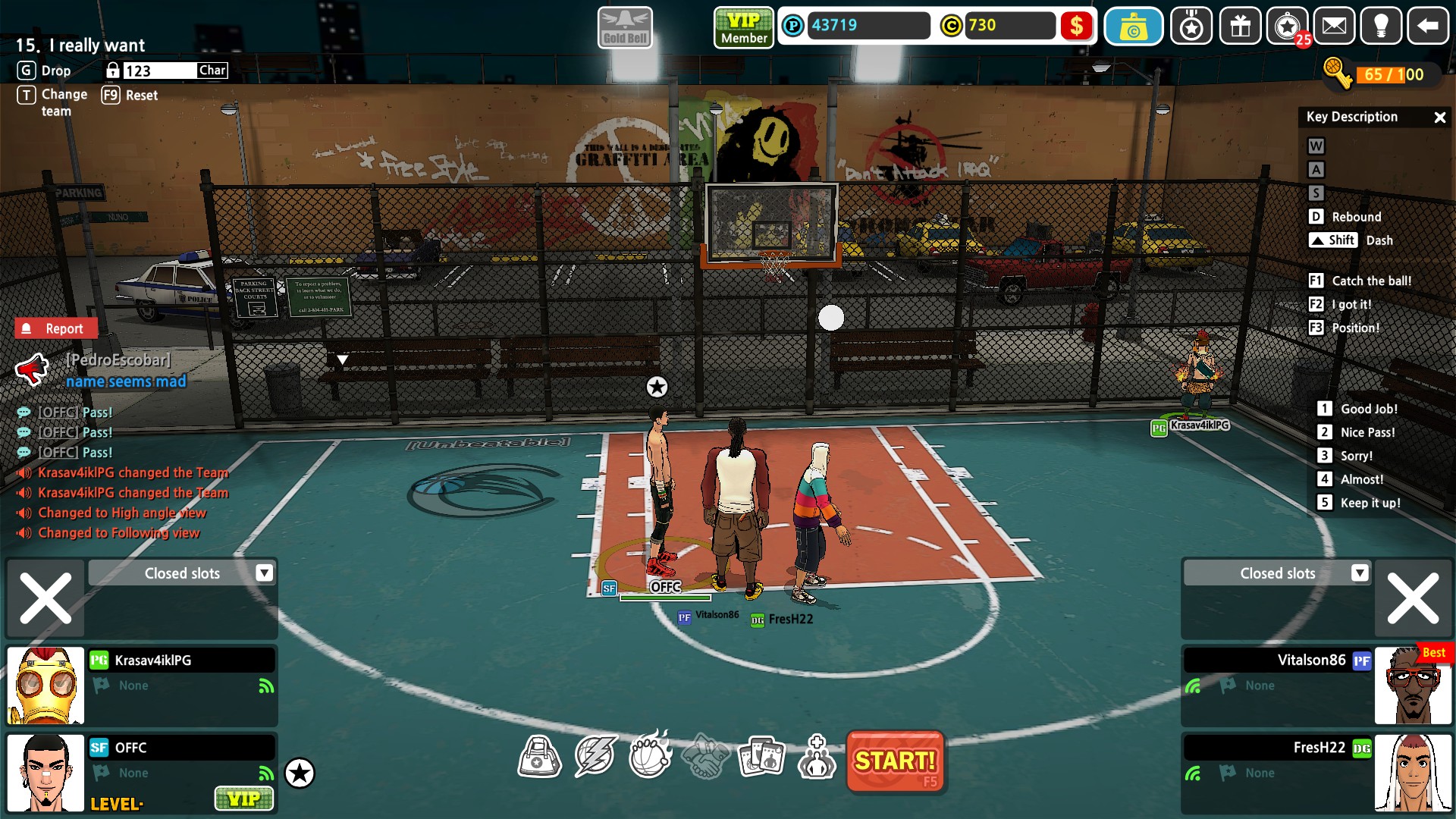Click the Report button
Viewport: 1456px width, 819px height.
click(x=56, y=328)
